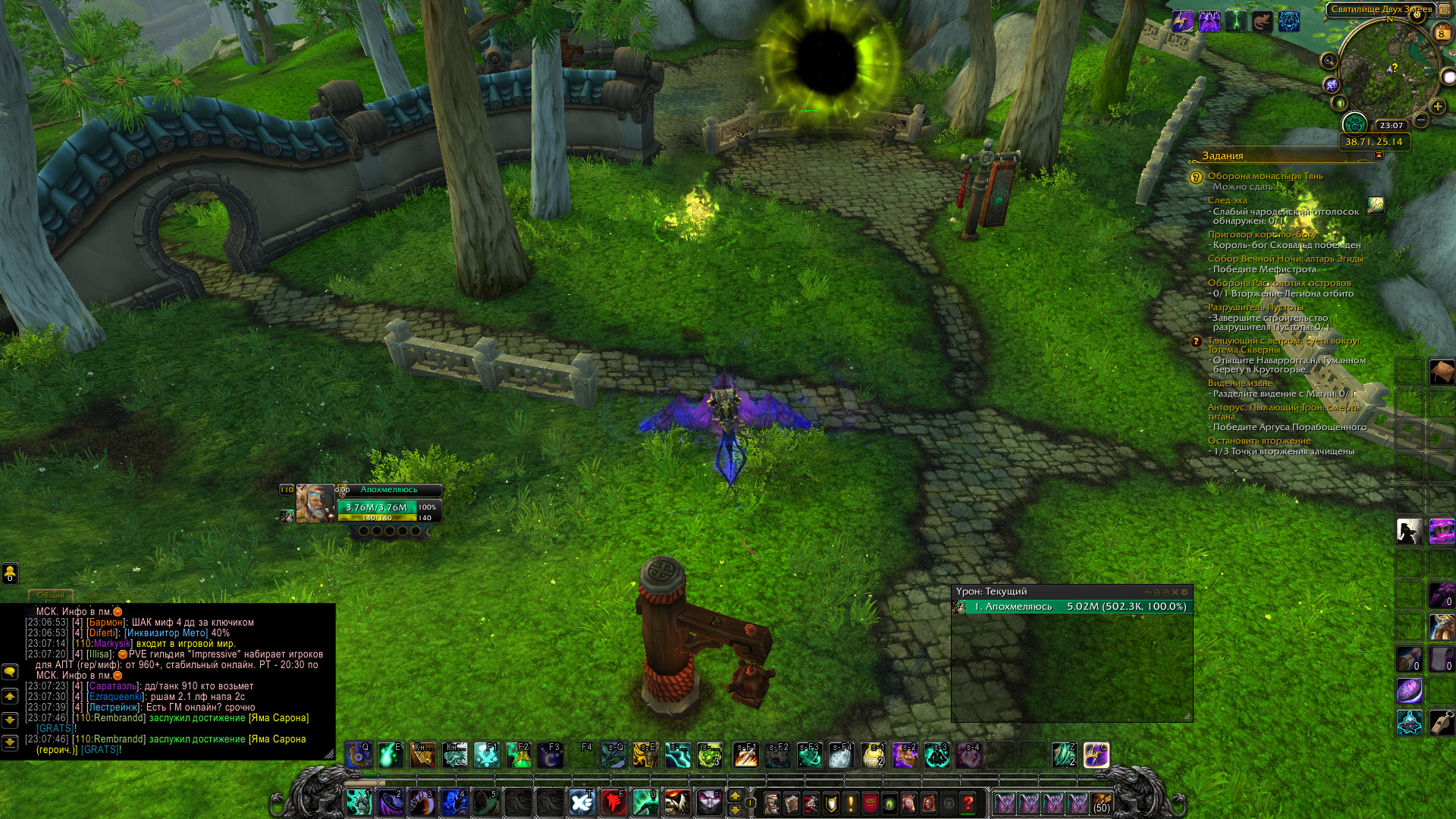Open the calendar showing day 8

coord(1442,33)
